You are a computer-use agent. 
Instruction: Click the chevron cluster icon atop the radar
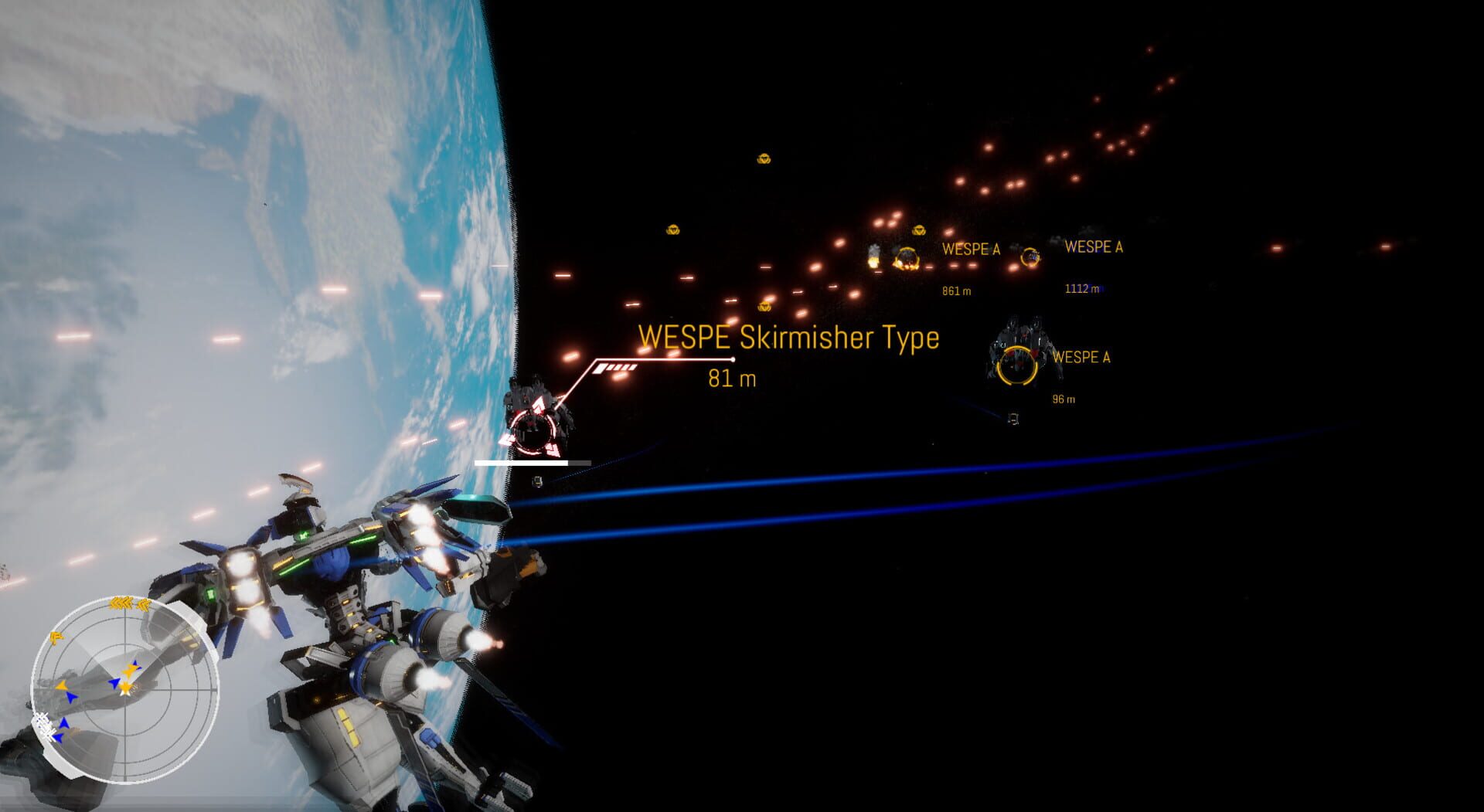click(x=122, y=602)
